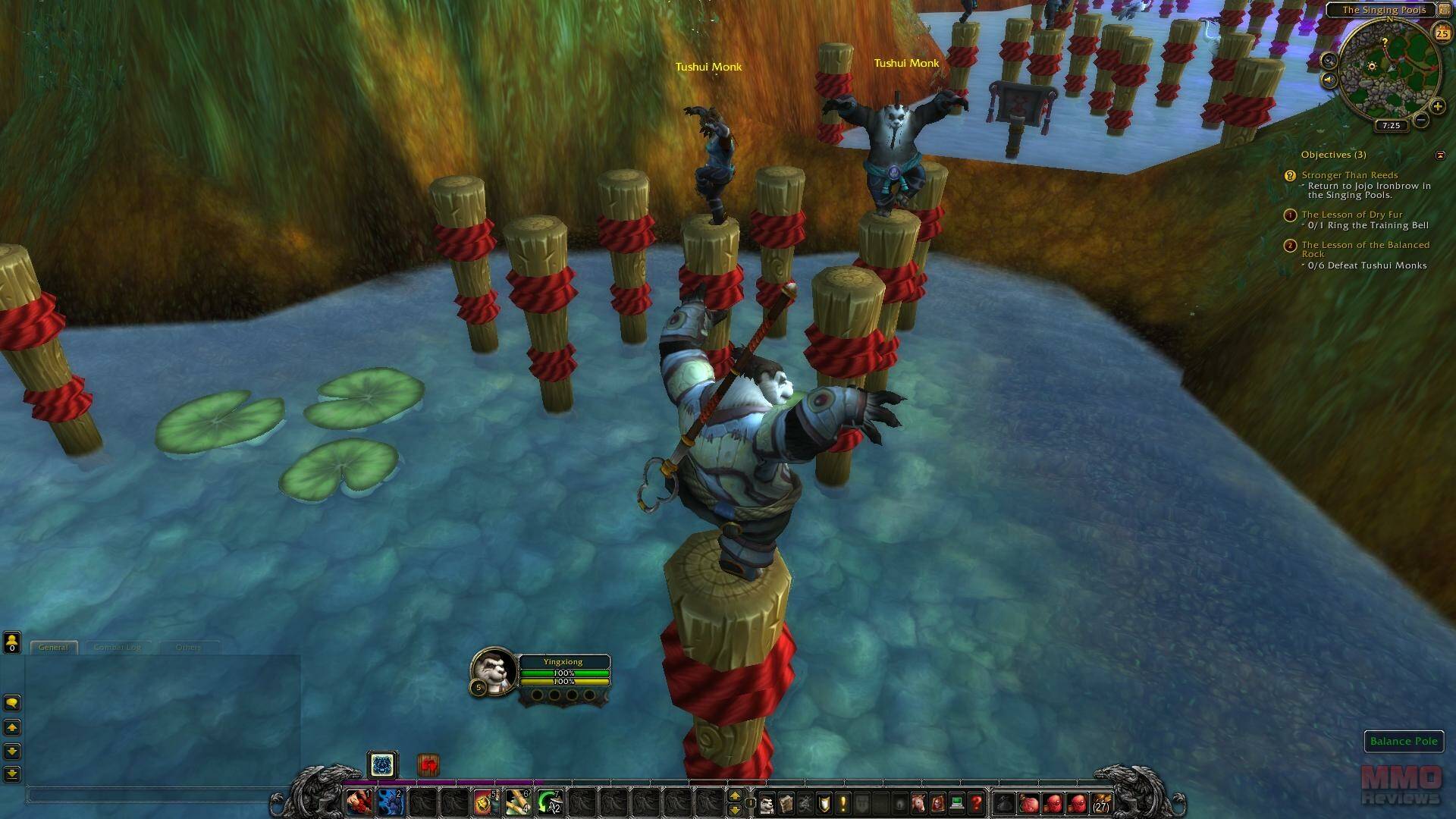The image size is (1456, 819).
Task: Open the red question mark help button
Action: [x=976, y=802]
